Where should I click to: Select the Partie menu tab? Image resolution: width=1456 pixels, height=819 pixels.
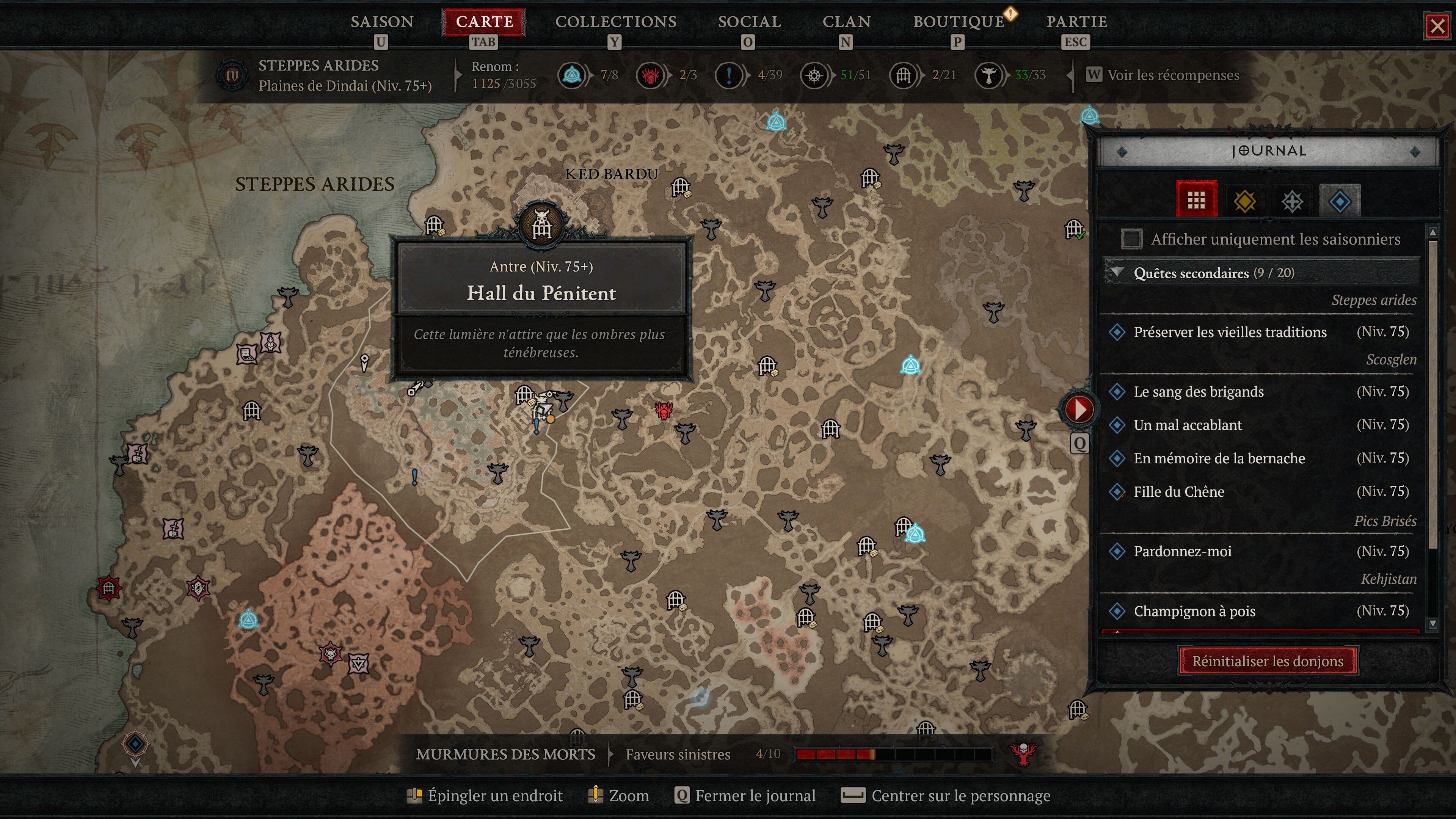coord(1076,22)
